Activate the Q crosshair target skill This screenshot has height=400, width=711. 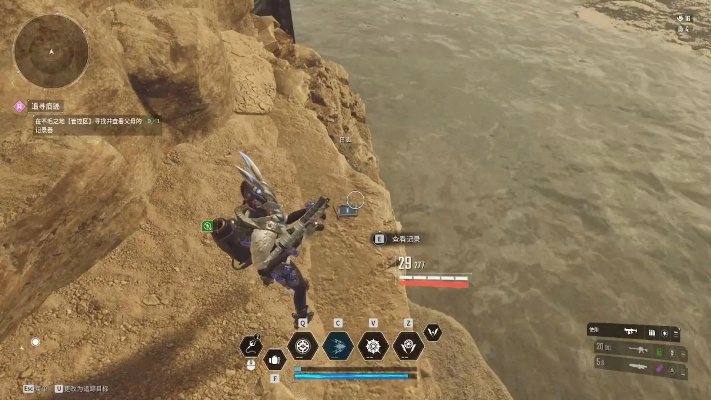point(302,346)
